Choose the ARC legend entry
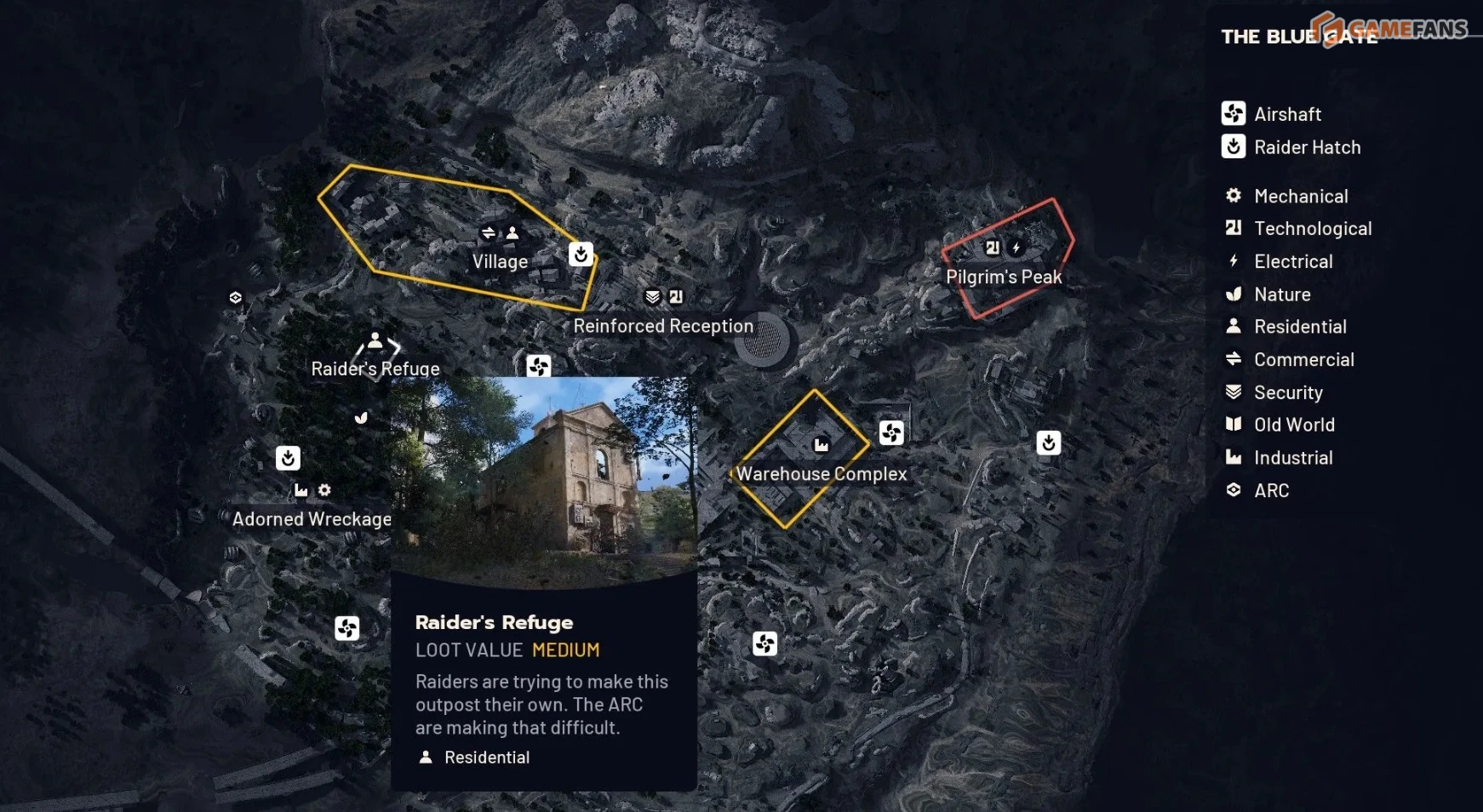The image size is (1483, 812). [x=1271, y=491]
